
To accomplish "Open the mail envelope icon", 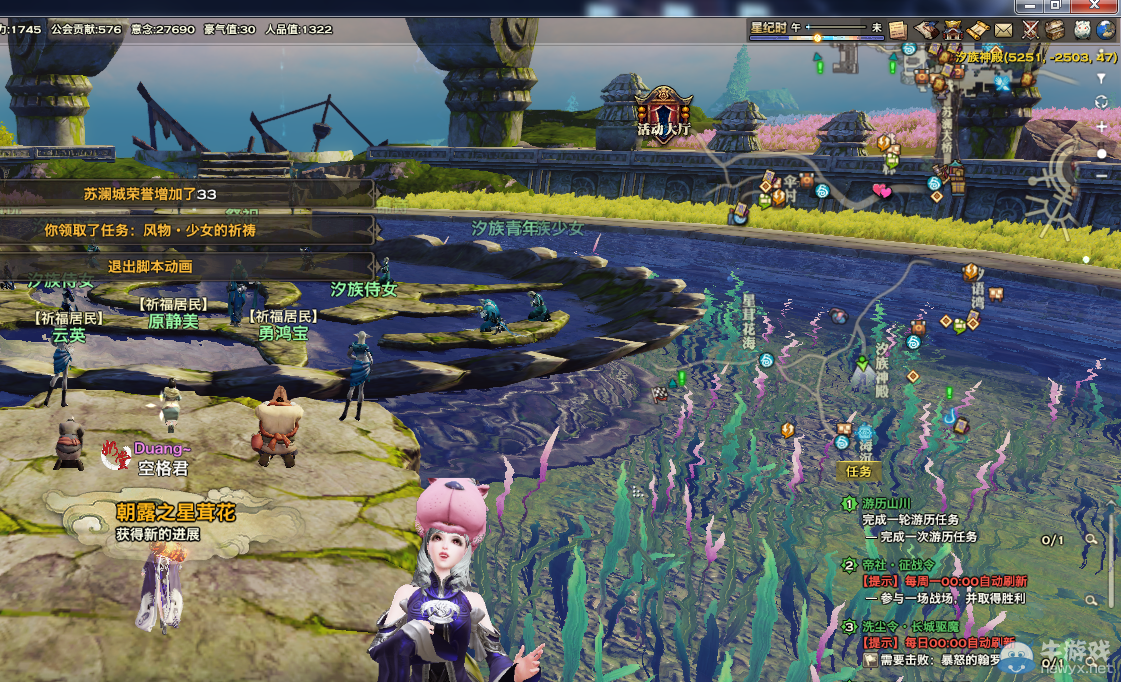I will [1003, 30].
